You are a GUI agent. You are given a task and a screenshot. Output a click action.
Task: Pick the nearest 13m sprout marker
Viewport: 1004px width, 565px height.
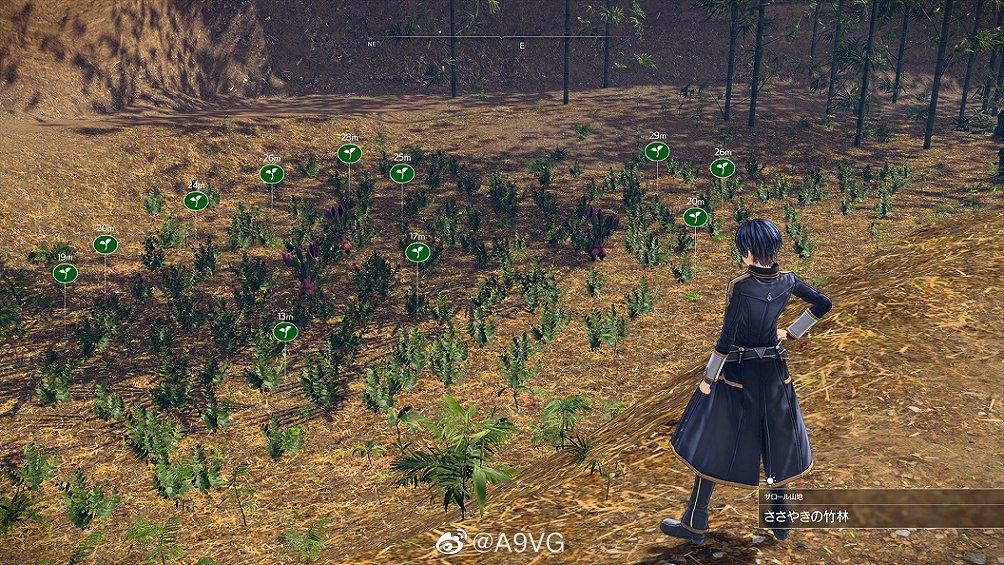[285, 331]
